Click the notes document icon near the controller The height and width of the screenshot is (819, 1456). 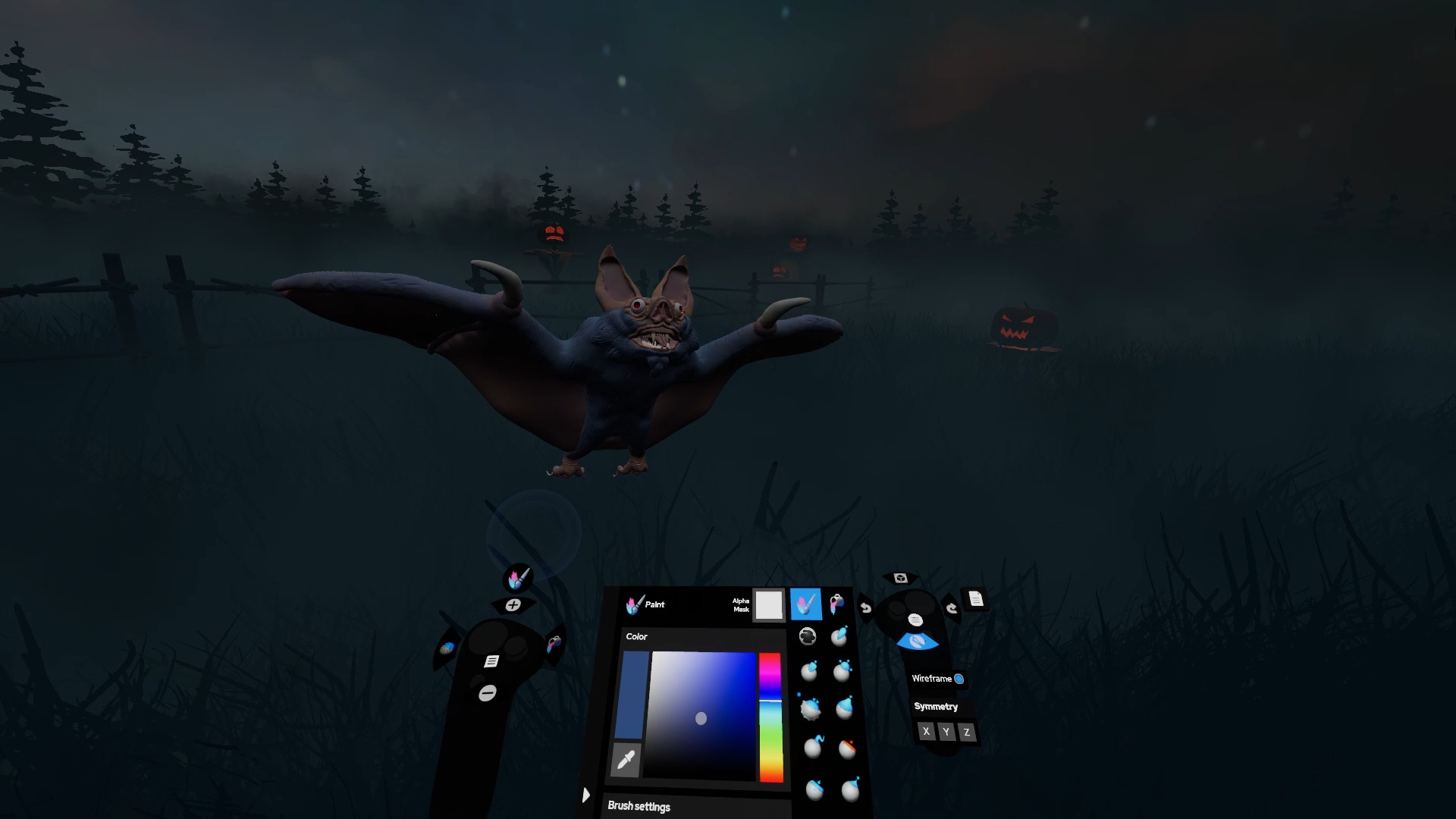click(x=974, y=601)
